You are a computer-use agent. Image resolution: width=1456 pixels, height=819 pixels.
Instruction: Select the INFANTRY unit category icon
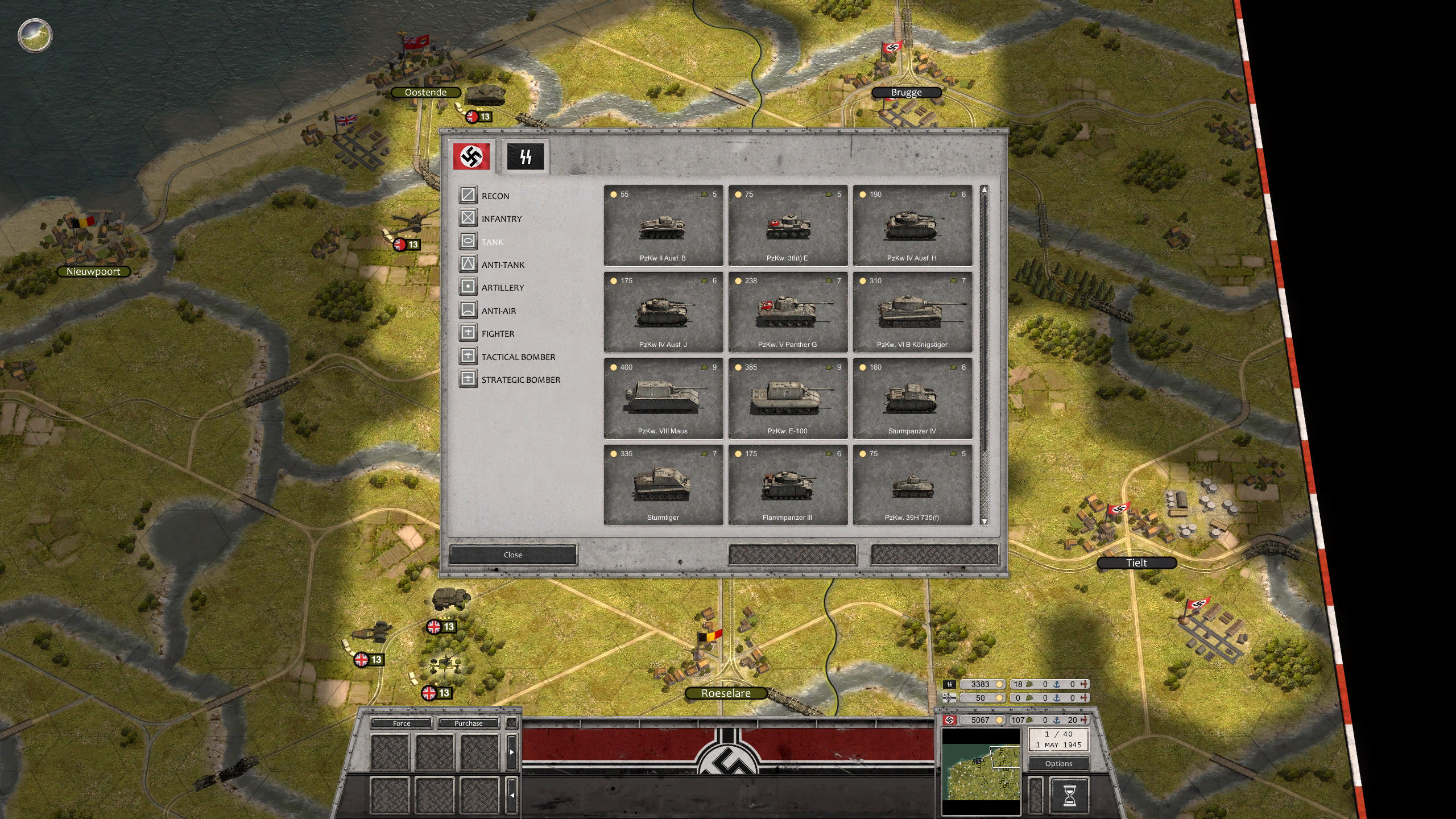point(468,218)
